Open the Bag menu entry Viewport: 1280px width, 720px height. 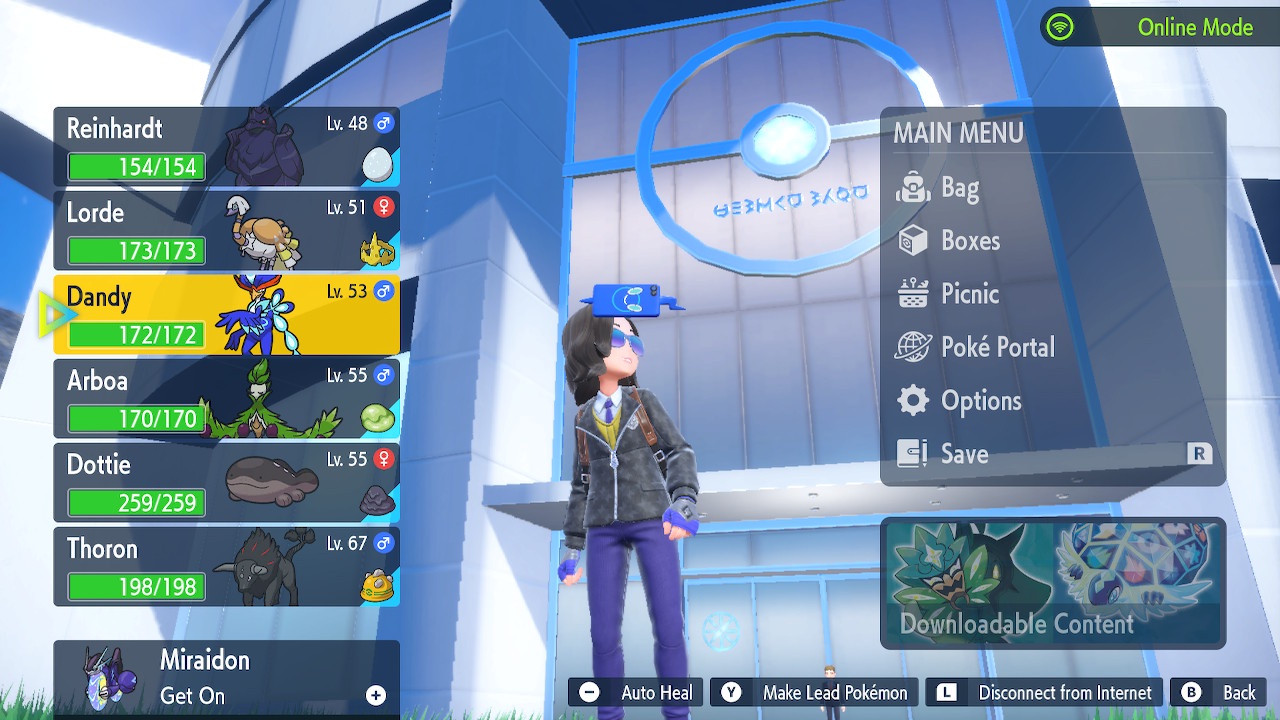pos(959,188)
